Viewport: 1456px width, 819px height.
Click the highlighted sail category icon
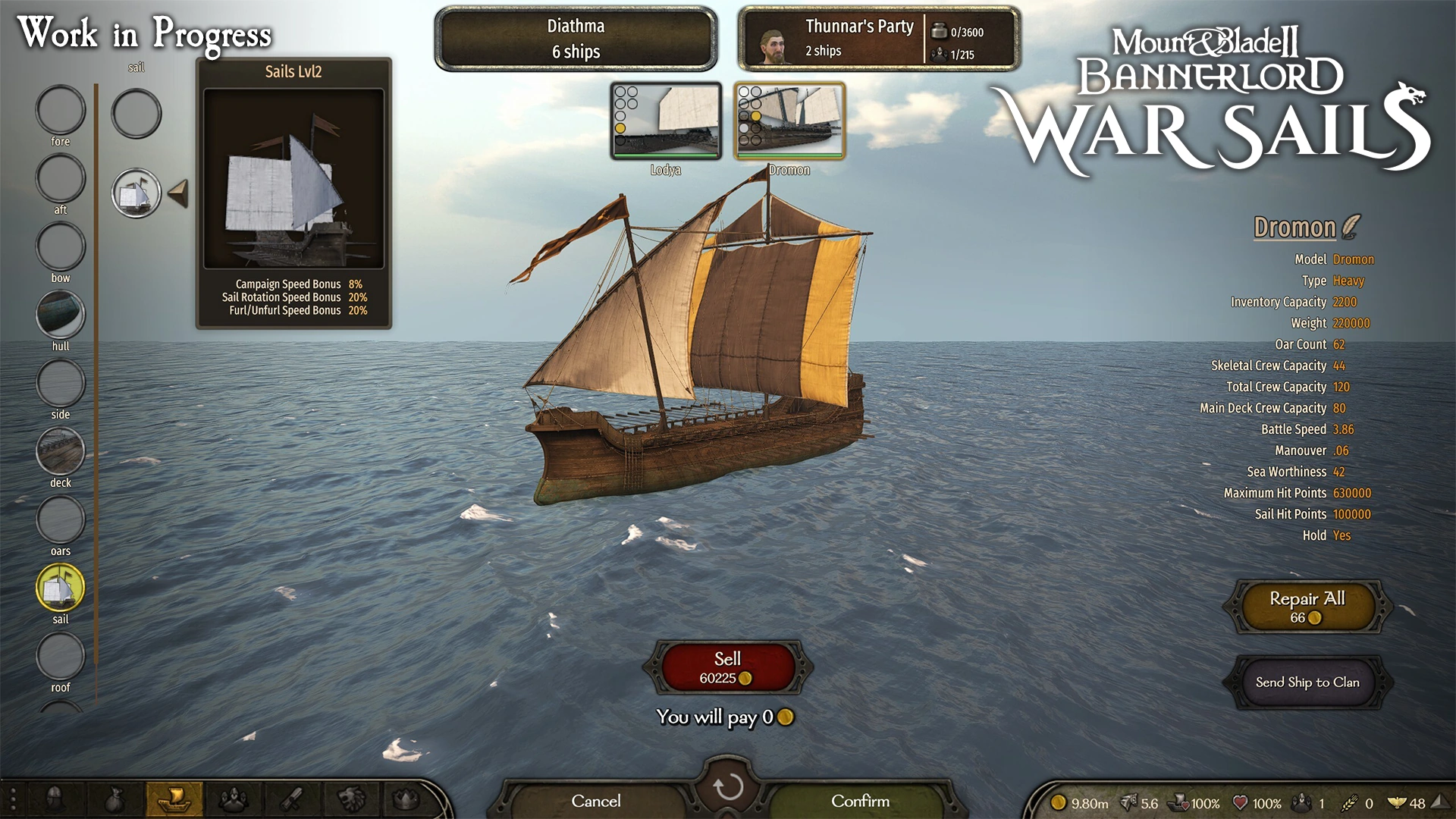click(61, 588)
